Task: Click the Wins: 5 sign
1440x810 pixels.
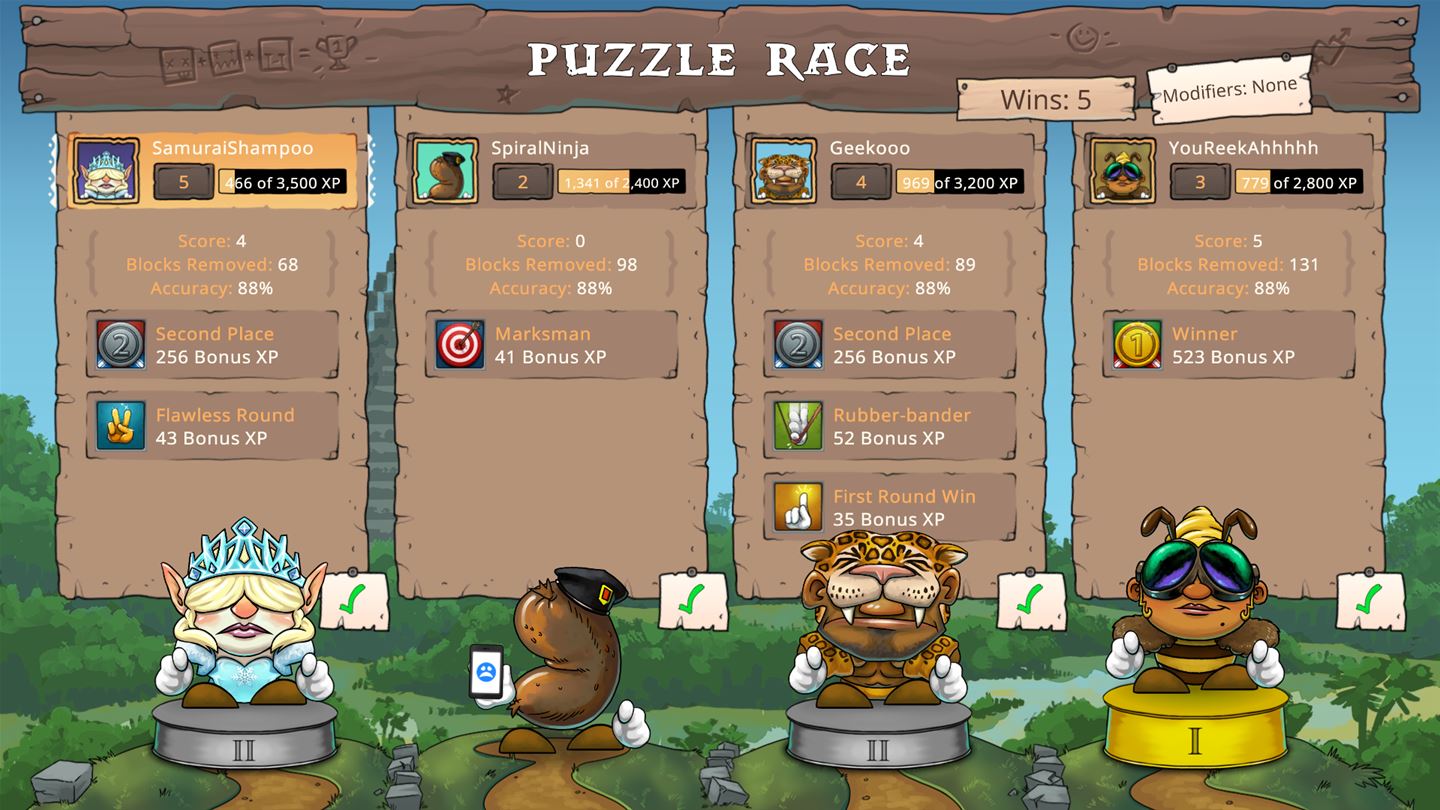Action: coord(1044,99)
